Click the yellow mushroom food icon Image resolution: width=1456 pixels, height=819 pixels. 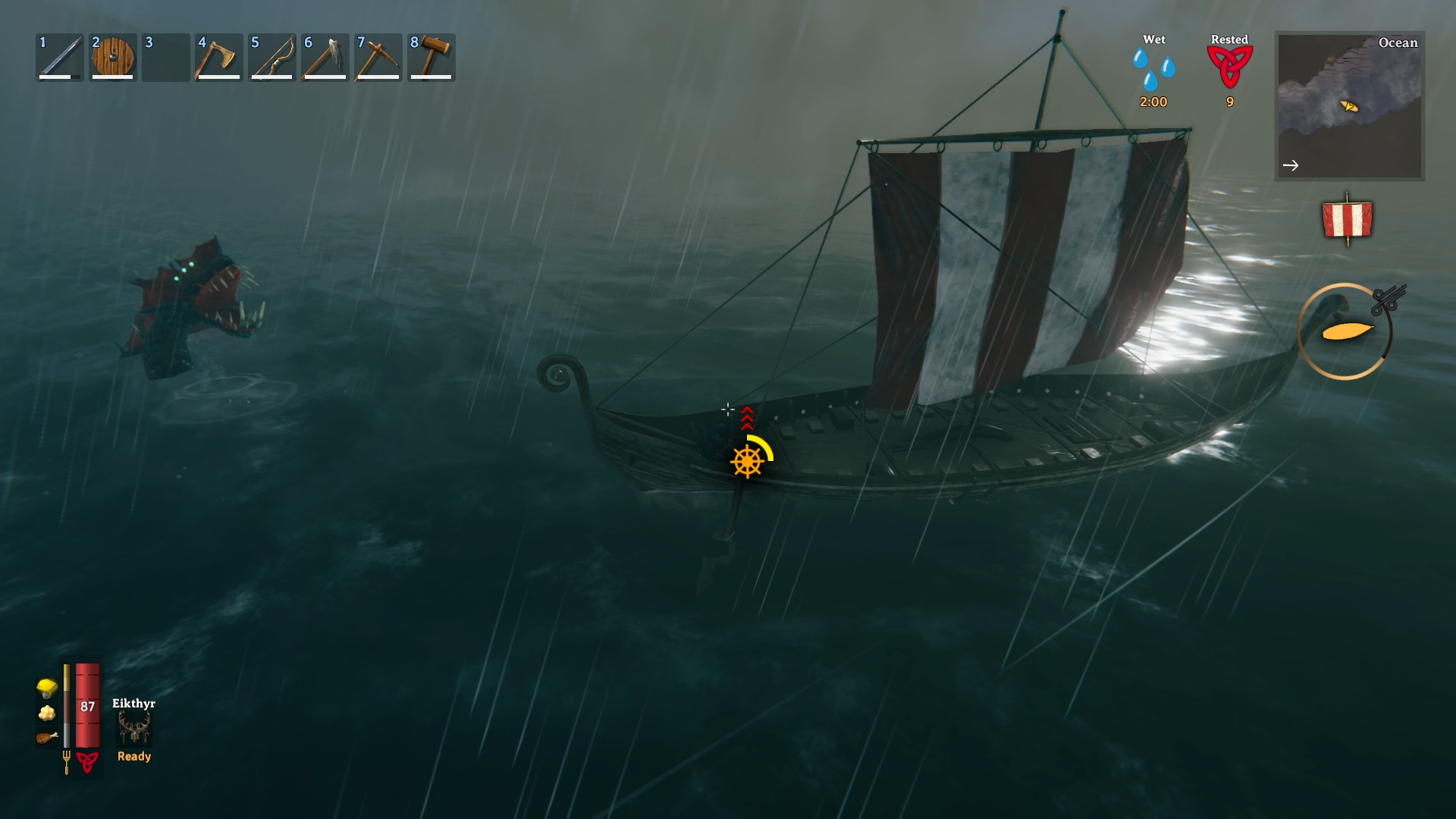click(x=47, y=688)
